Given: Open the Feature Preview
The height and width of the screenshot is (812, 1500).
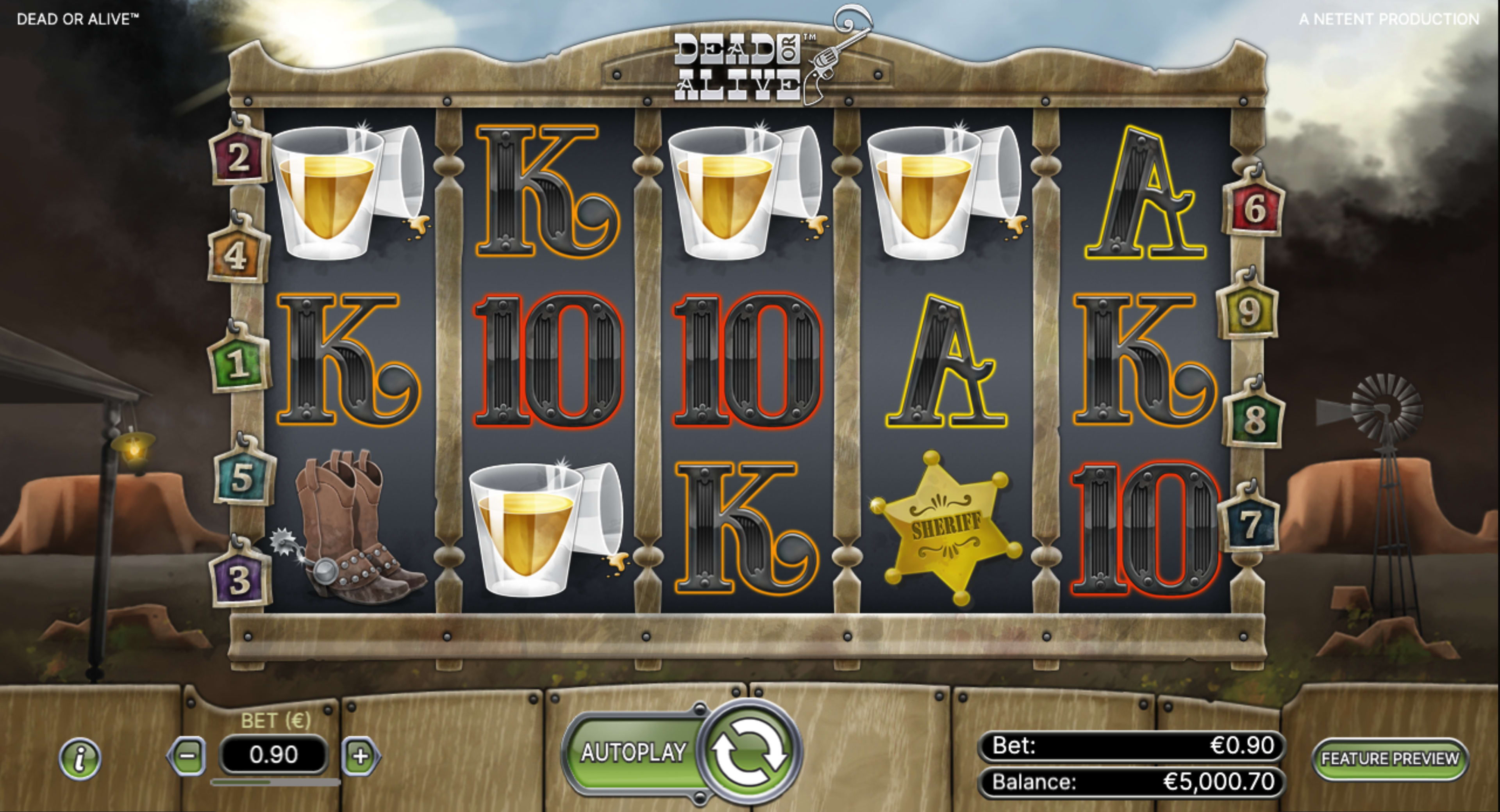Looking at the screenshot, I should click(1390, 759).
